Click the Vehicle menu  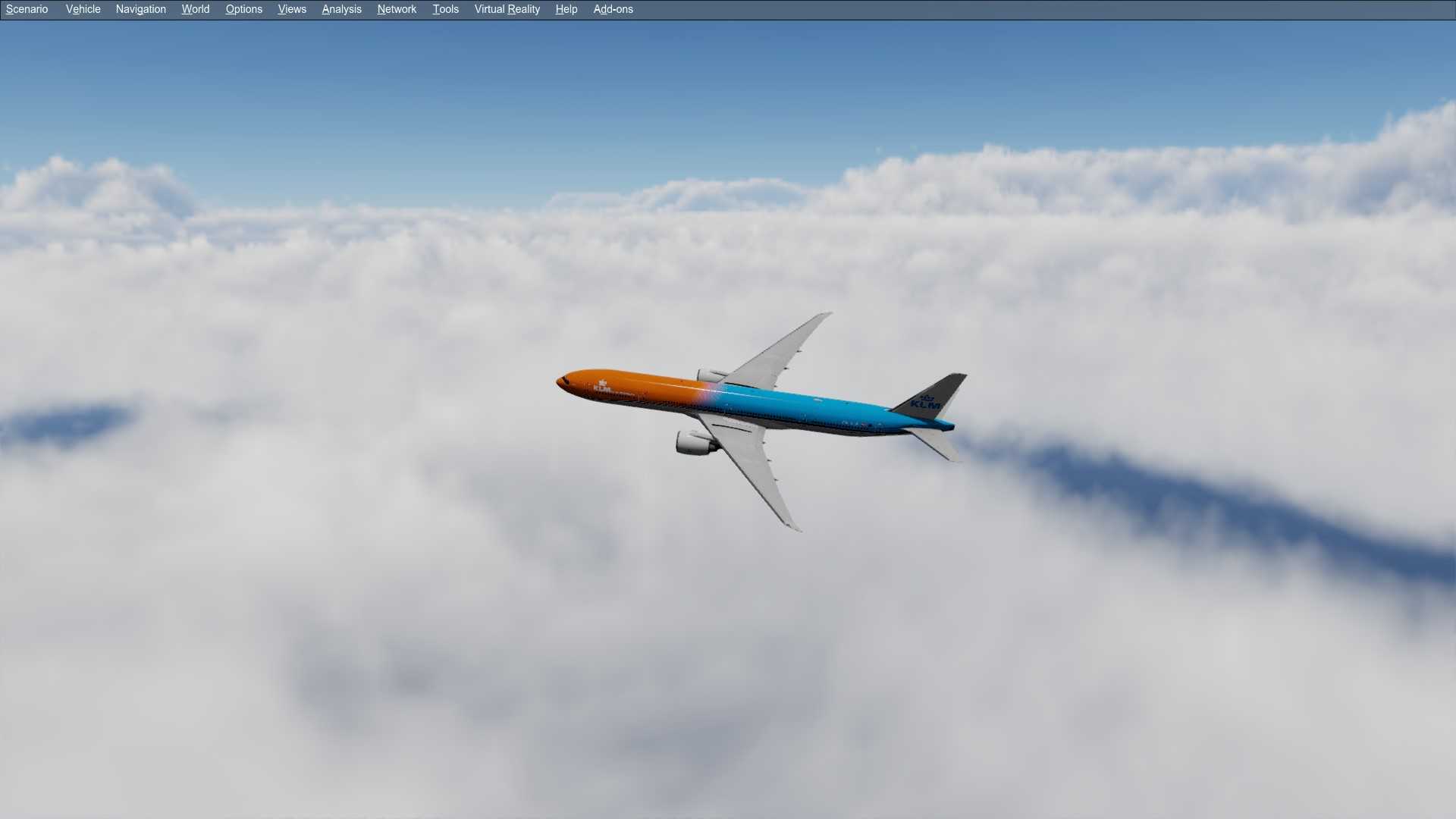coord(83,9)
